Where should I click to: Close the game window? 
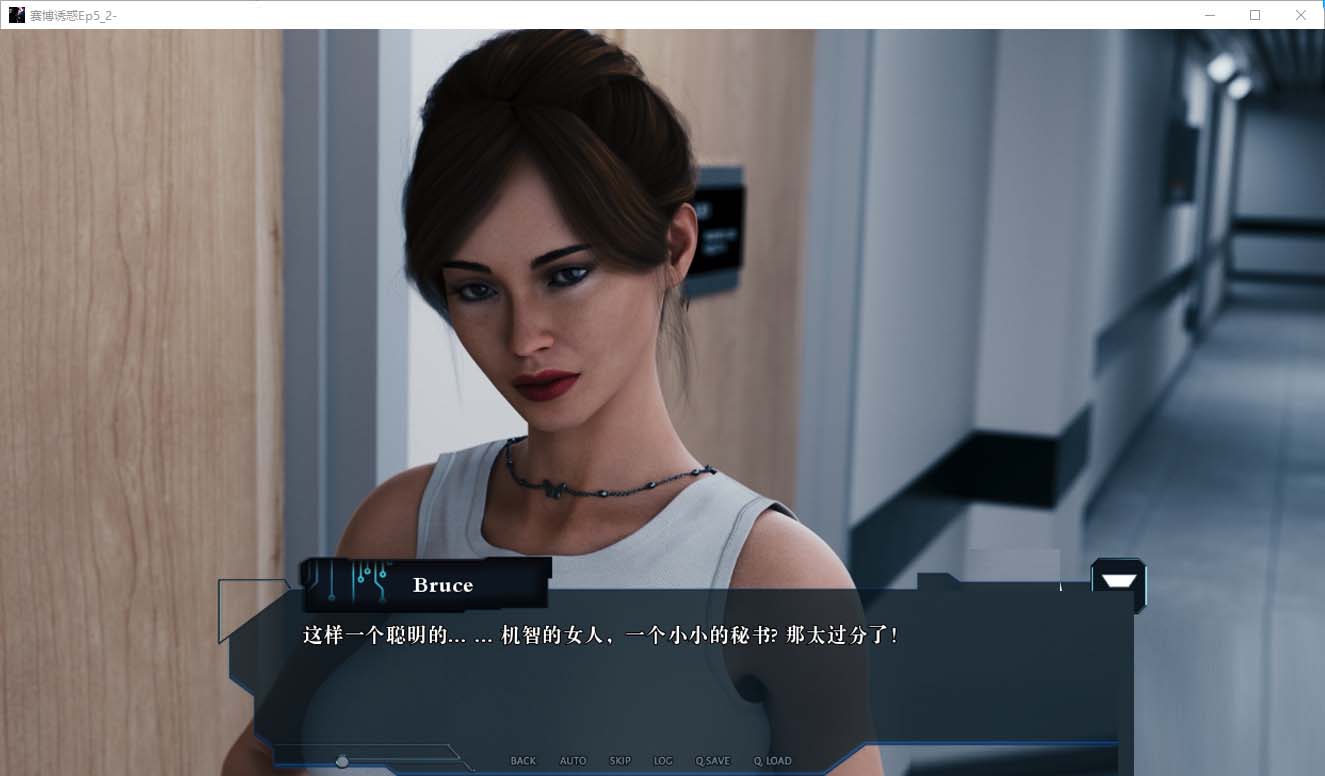(1301, 15)
